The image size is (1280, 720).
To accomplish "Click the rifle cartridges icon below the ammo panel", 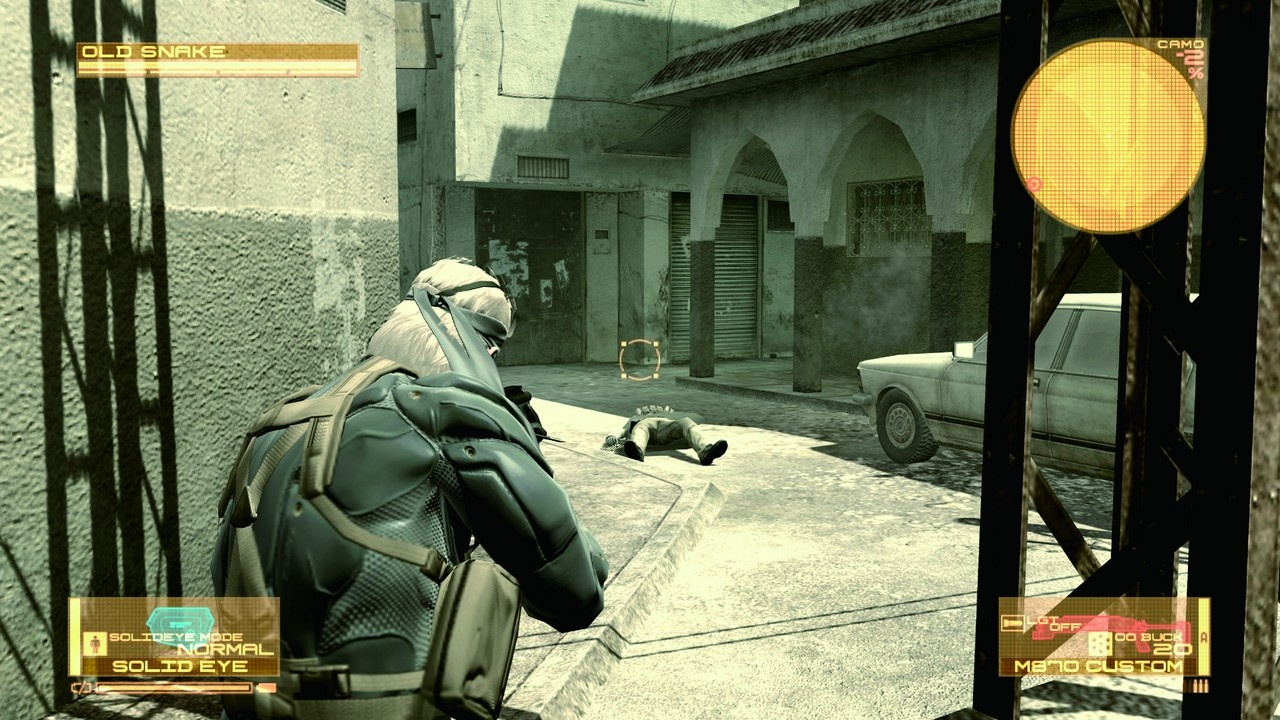I will [x=1200, y=686].
